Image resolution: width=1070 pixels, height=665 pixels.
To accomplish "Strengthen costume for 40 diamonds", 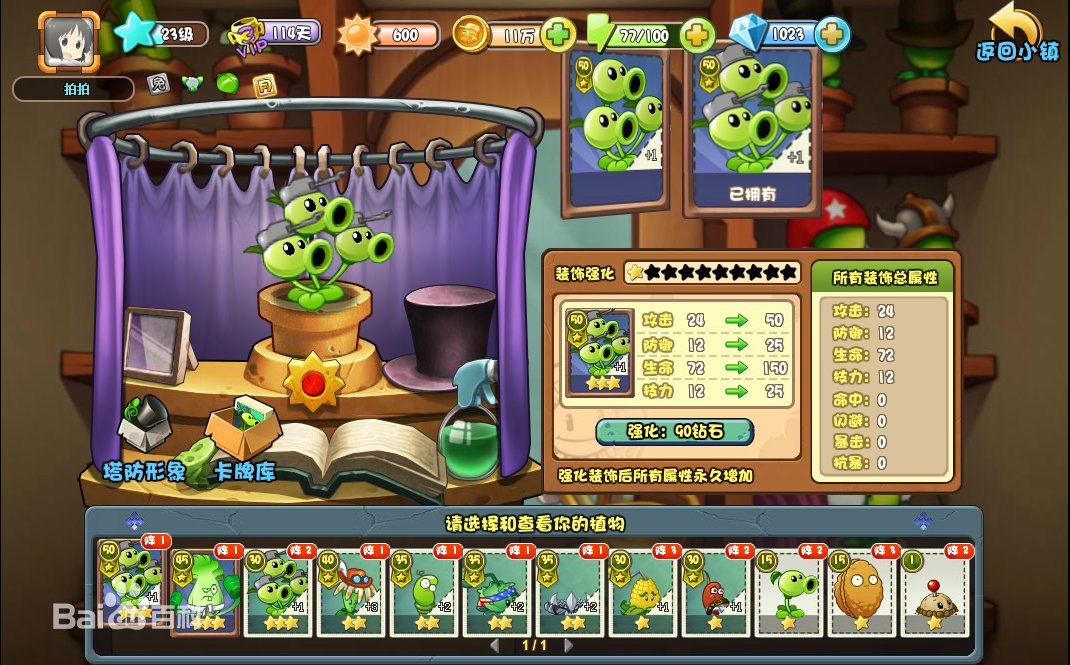I will pyautogui.click(x=674, y=432).
